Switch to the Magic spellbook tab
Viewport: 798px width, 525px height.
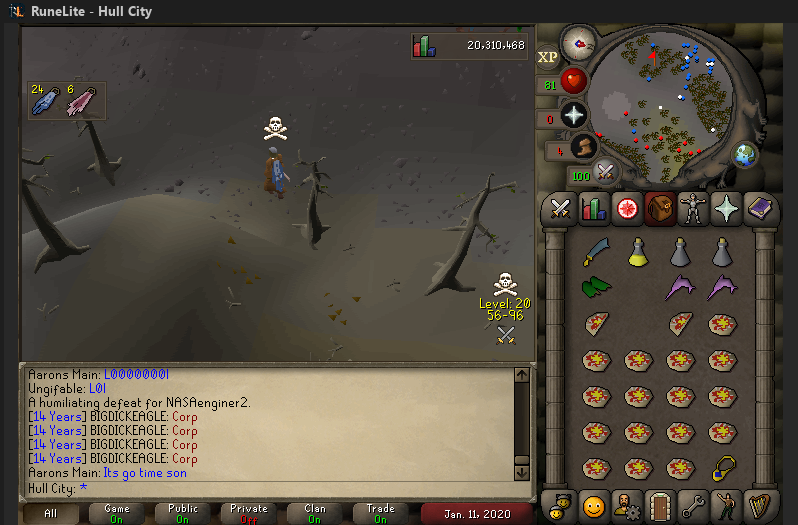(x=758, y=209)
